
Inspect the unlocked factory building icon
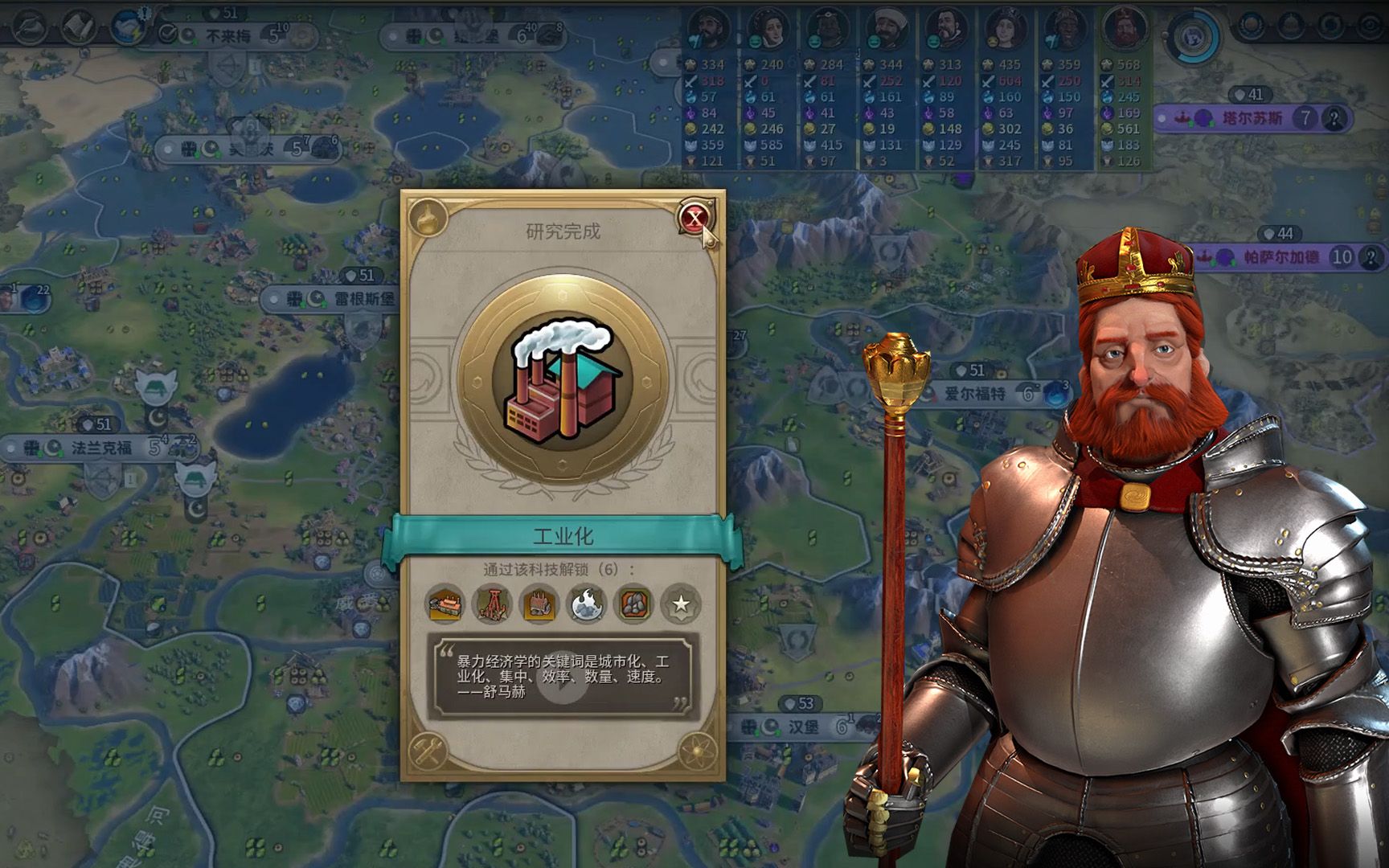click(x=445, y=604)
